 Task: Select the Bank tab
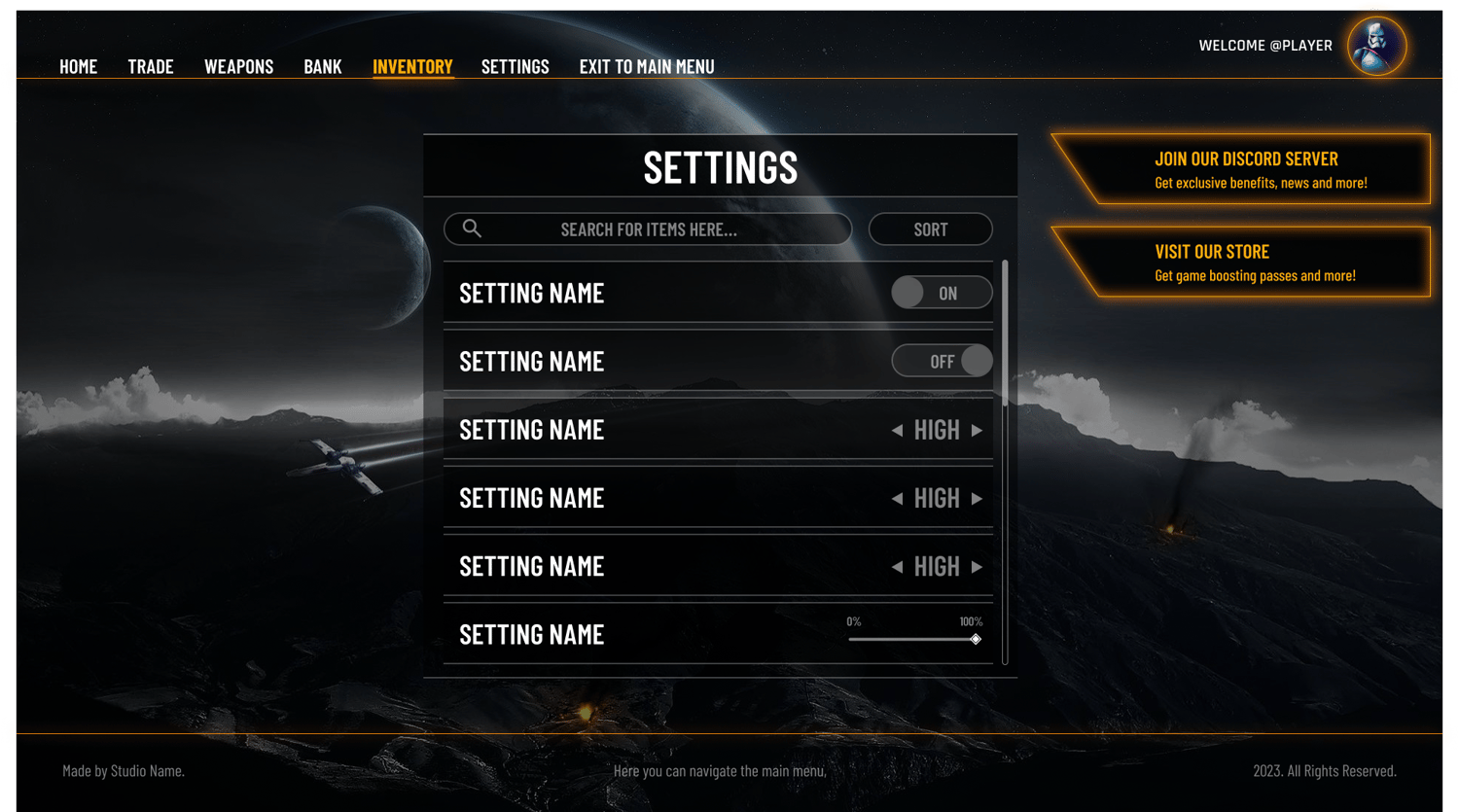pos(322,67)
